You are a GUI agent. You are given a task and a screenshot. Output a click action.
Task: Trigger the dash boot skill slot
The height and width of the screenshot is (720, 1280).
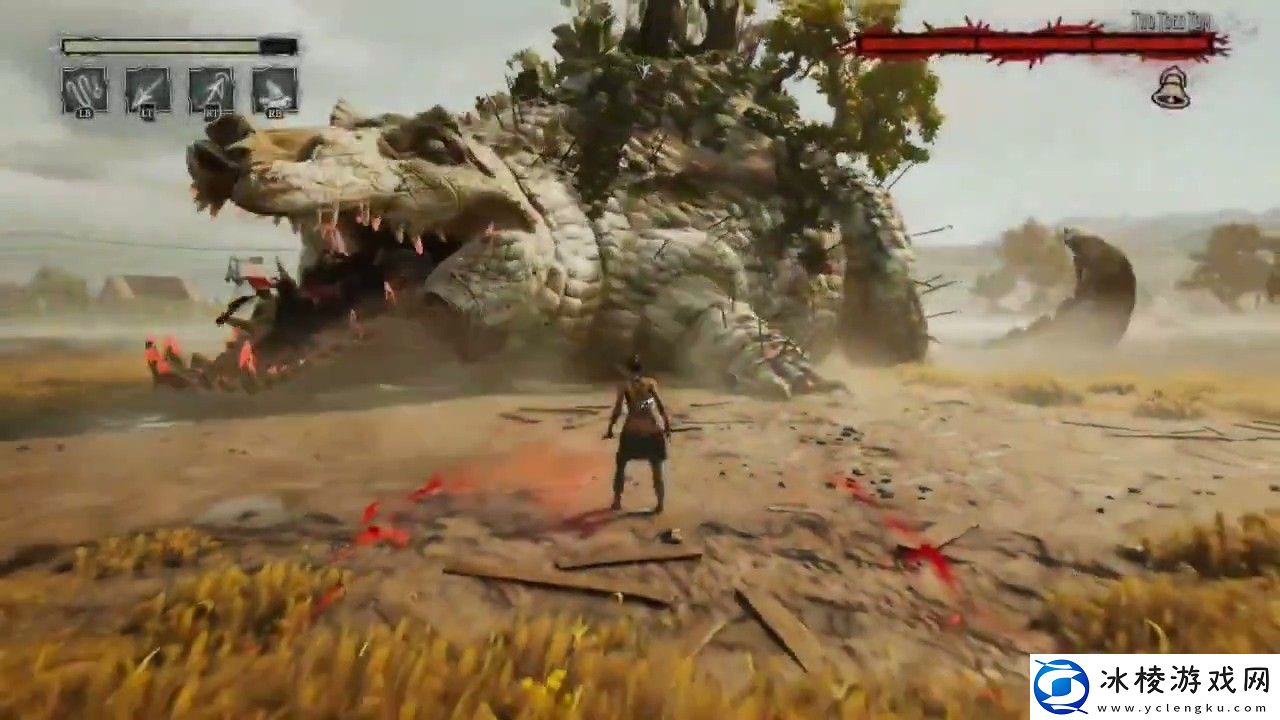coord(274,90)
